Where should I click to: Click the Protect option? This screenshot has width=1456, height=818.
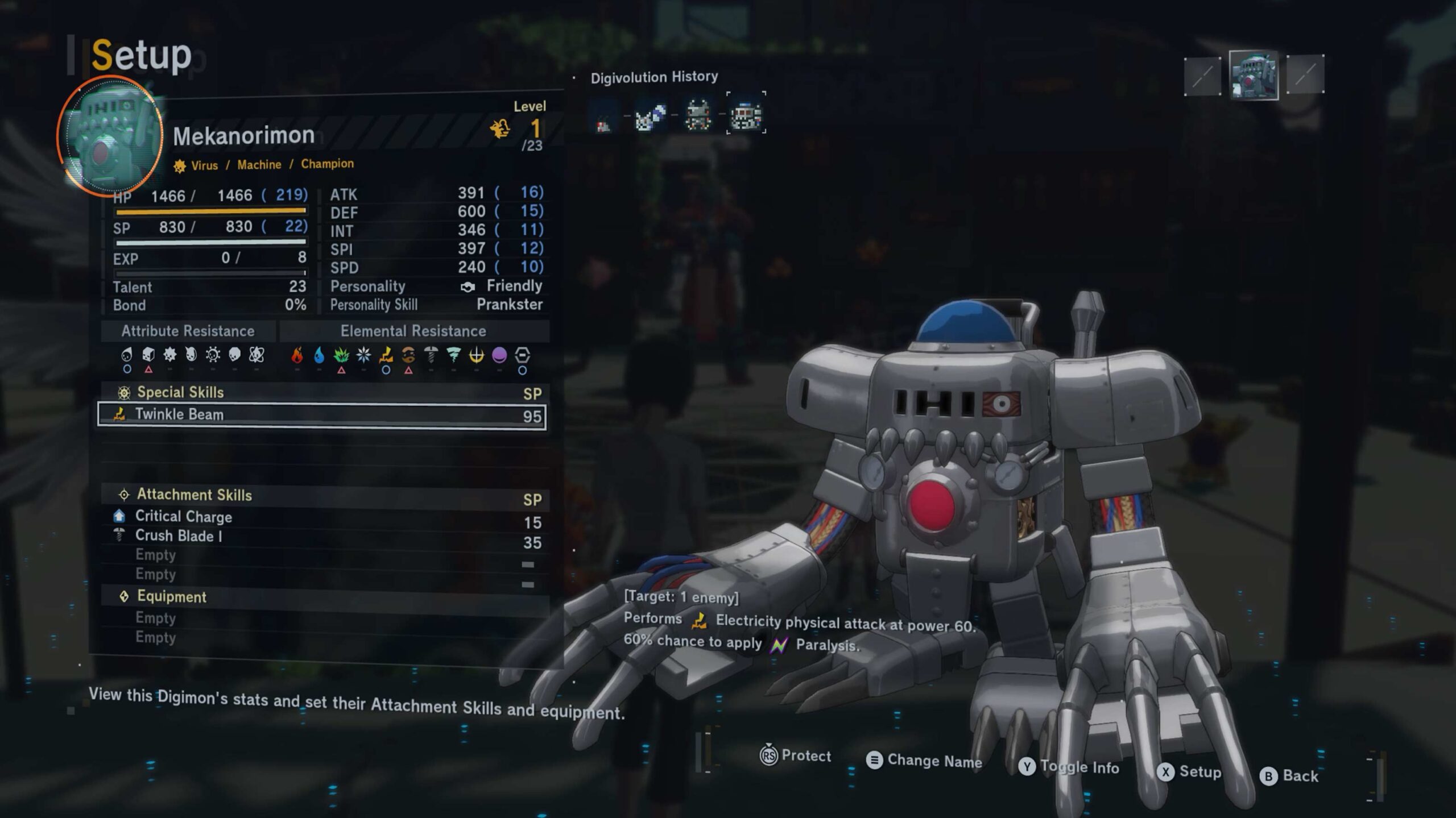[x=796, y=755]
